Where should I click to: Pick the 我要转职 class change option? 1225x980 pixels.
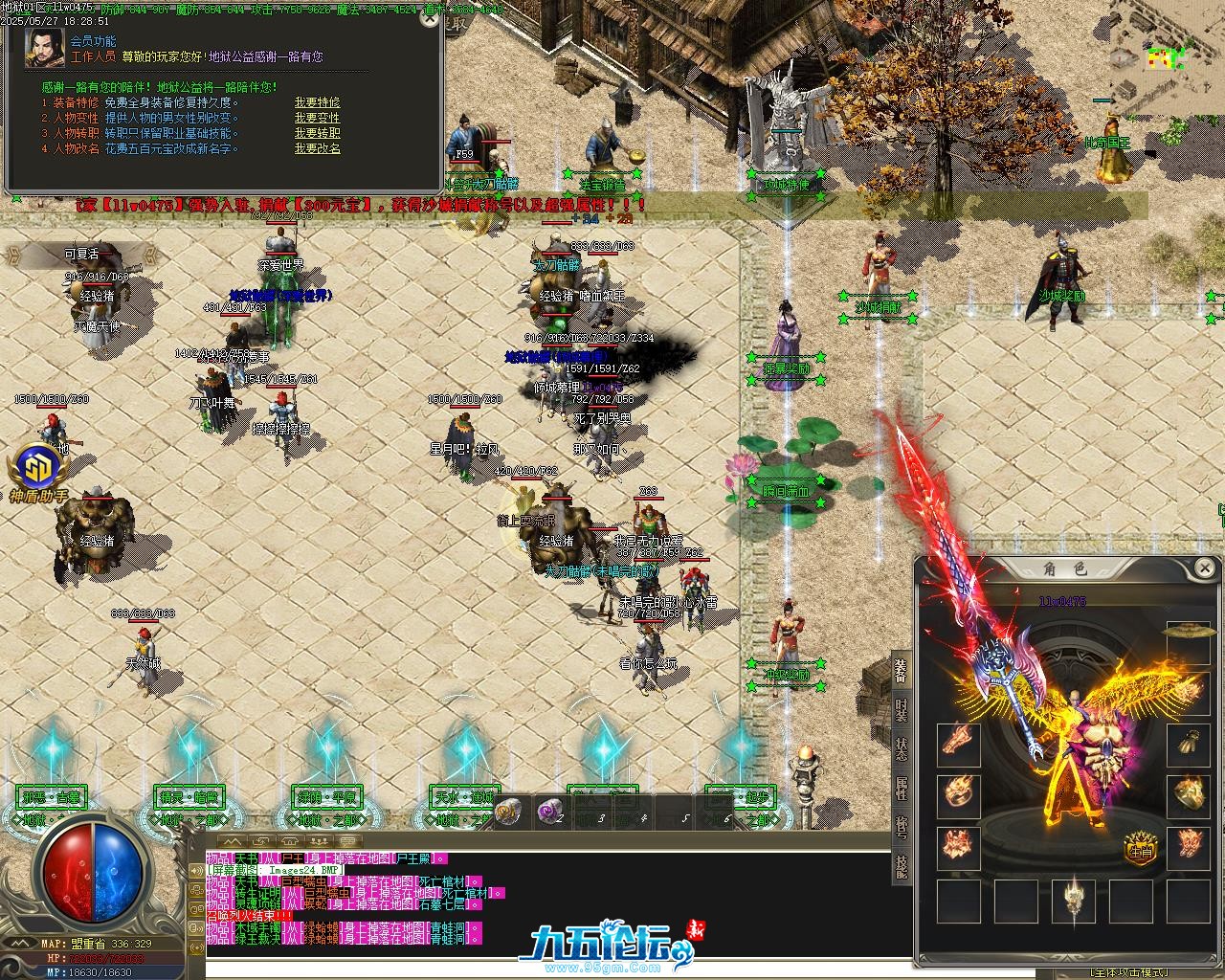317,133
